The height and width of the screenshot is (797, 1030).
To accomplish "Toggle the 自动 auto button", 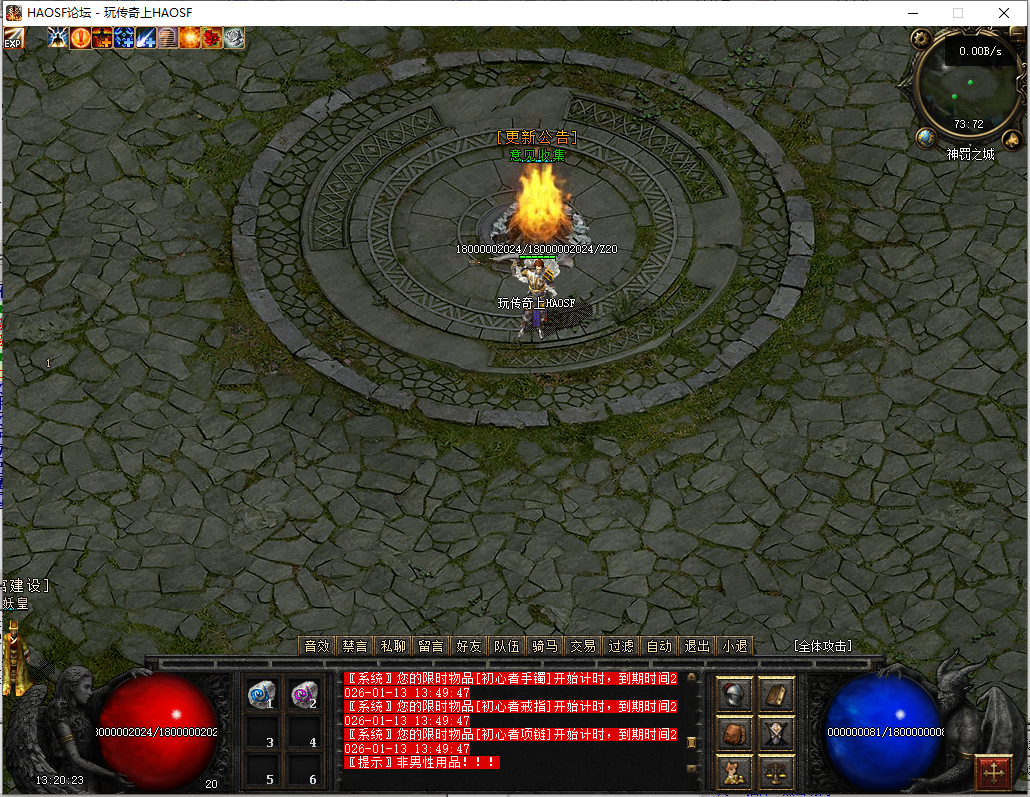I will (x=659, y=646).
